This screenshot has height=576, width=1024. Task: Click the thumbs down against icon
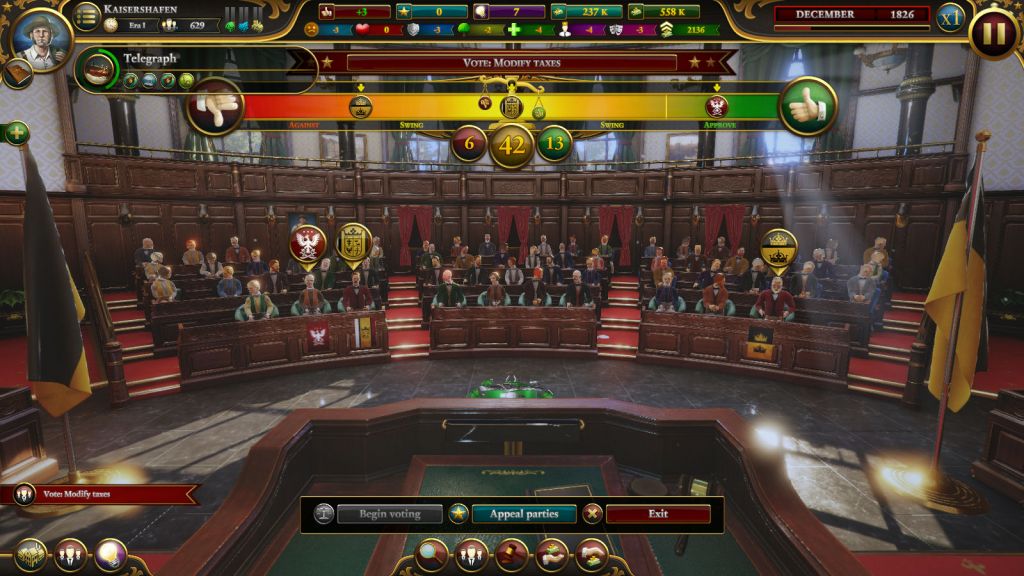(214, 106)
